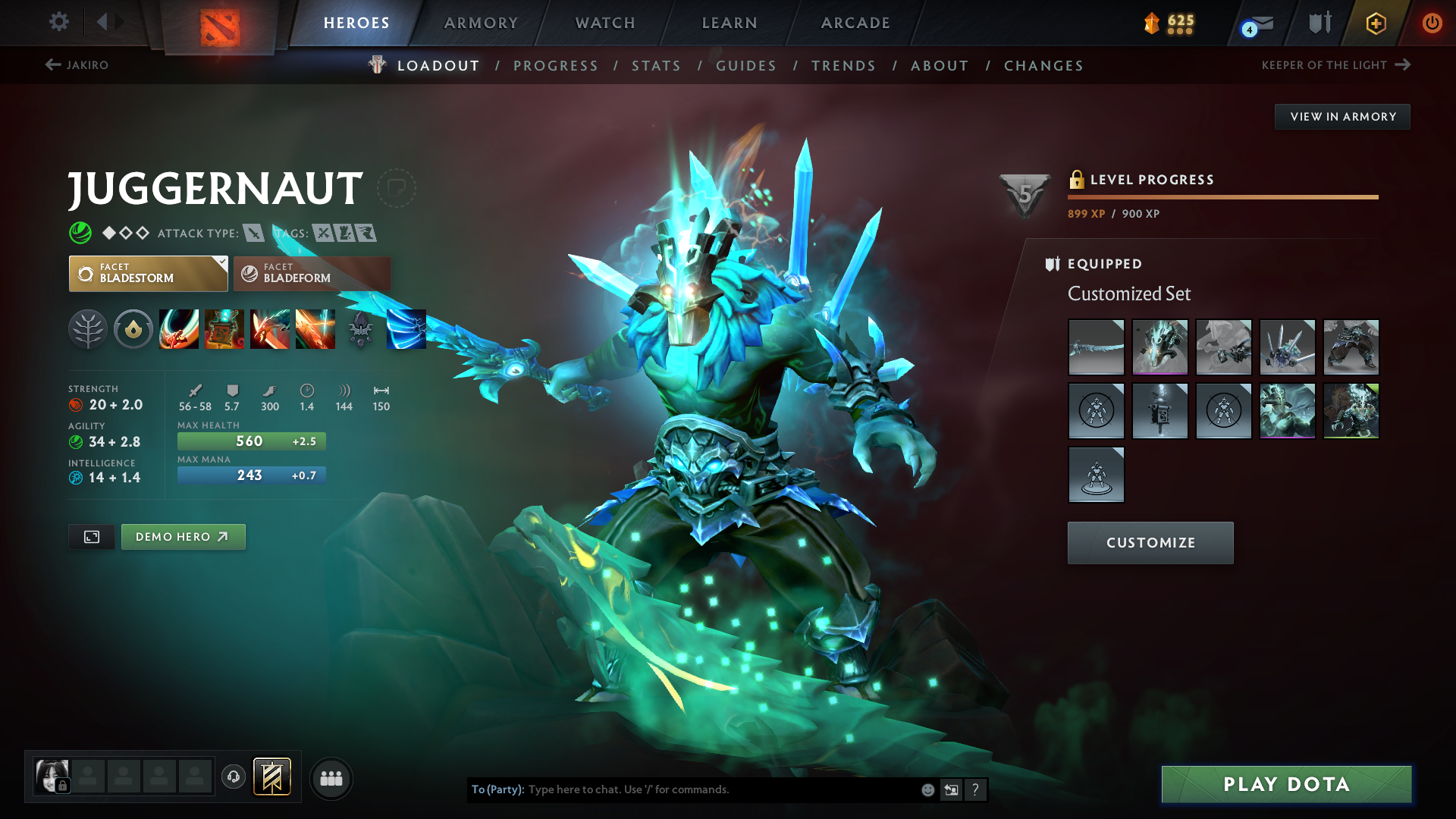Expand the Bladestorm facet dropdown arrow

pos(221,264)
